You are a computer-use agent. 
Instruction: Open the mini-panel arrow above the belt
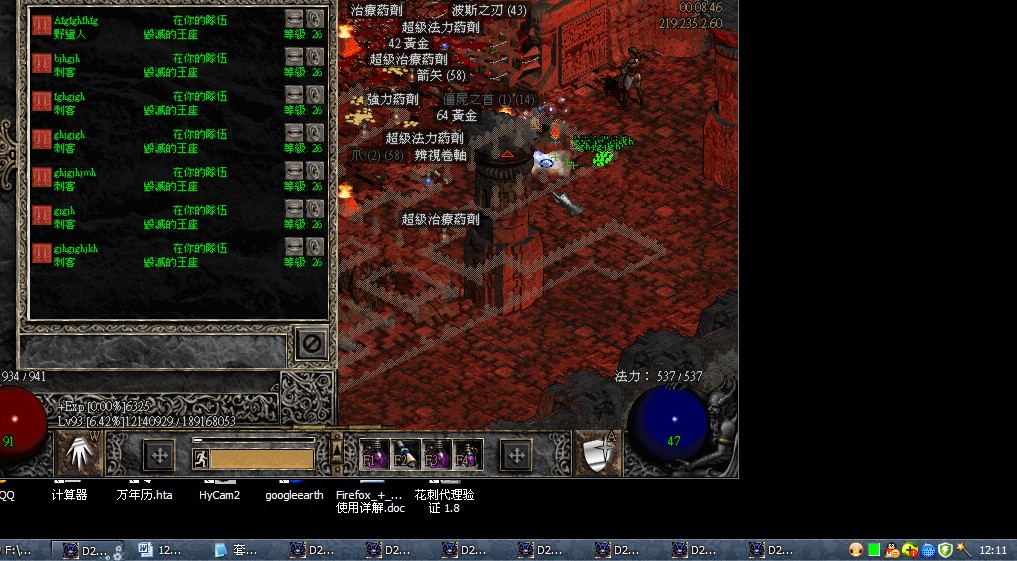336,441
